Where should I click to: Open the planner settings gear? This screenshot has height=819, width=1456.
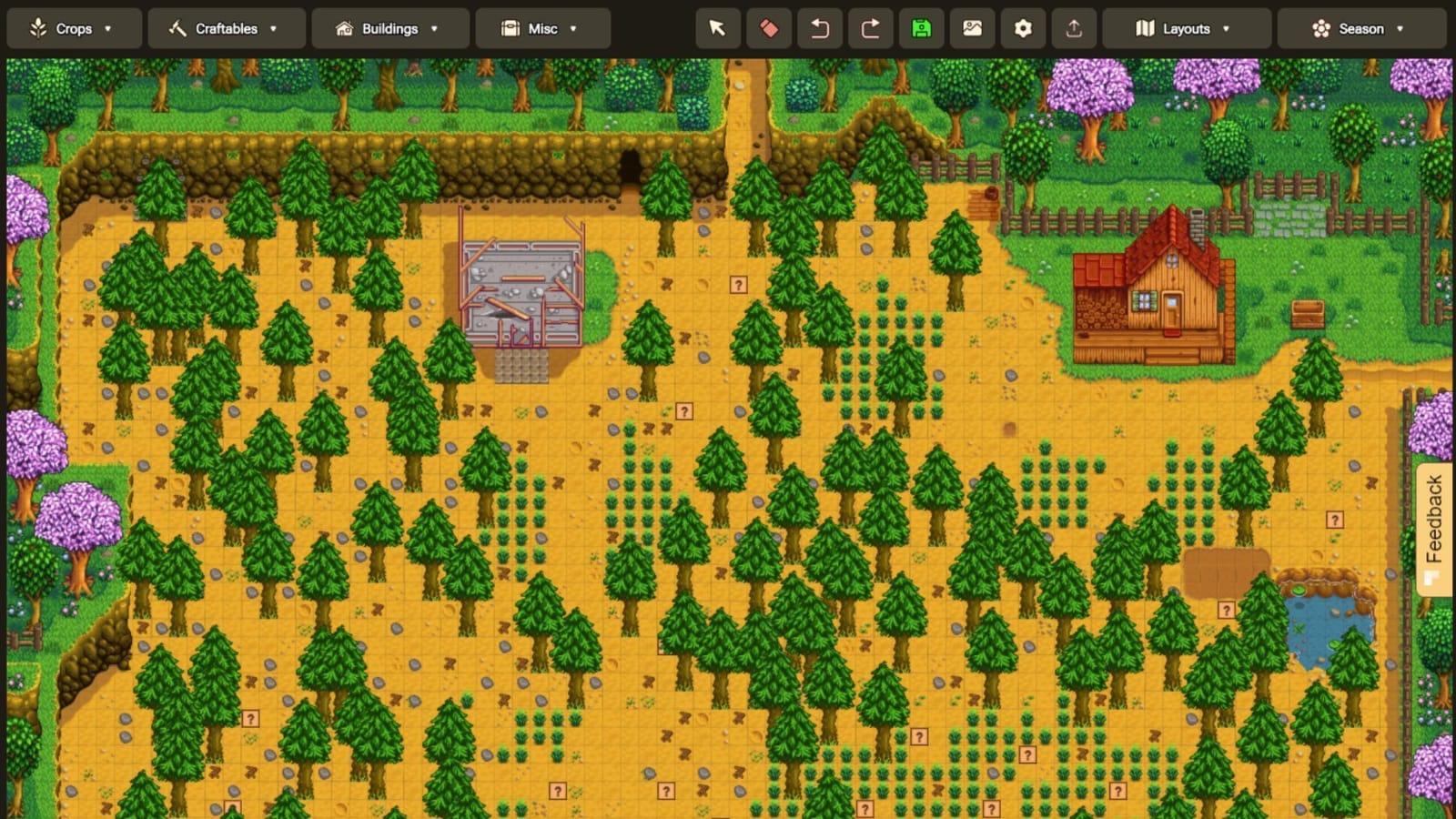(x=1023, y=28)
